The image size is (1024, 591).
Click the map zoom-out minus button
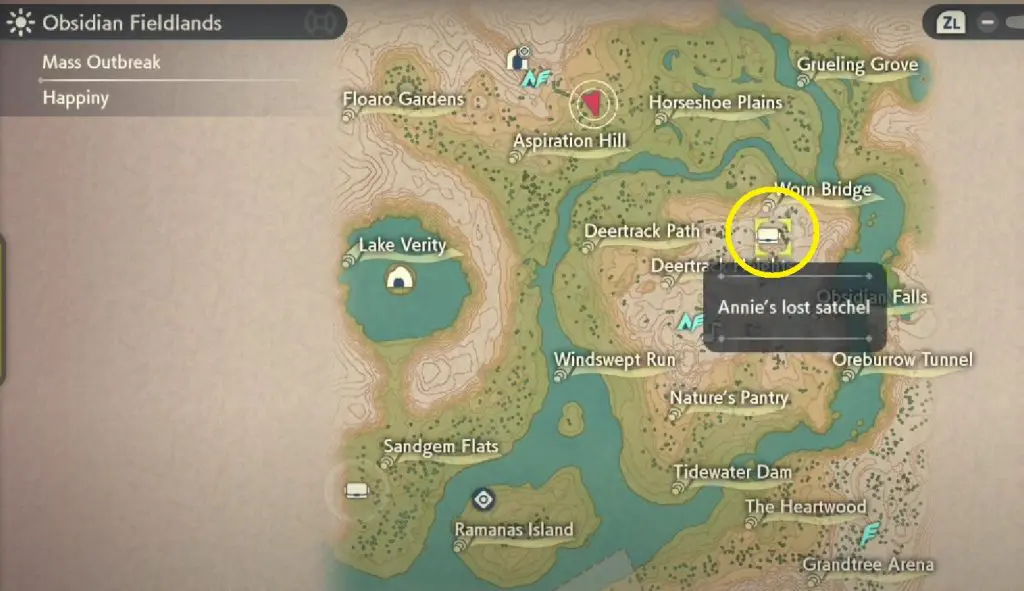coord(987,20)
